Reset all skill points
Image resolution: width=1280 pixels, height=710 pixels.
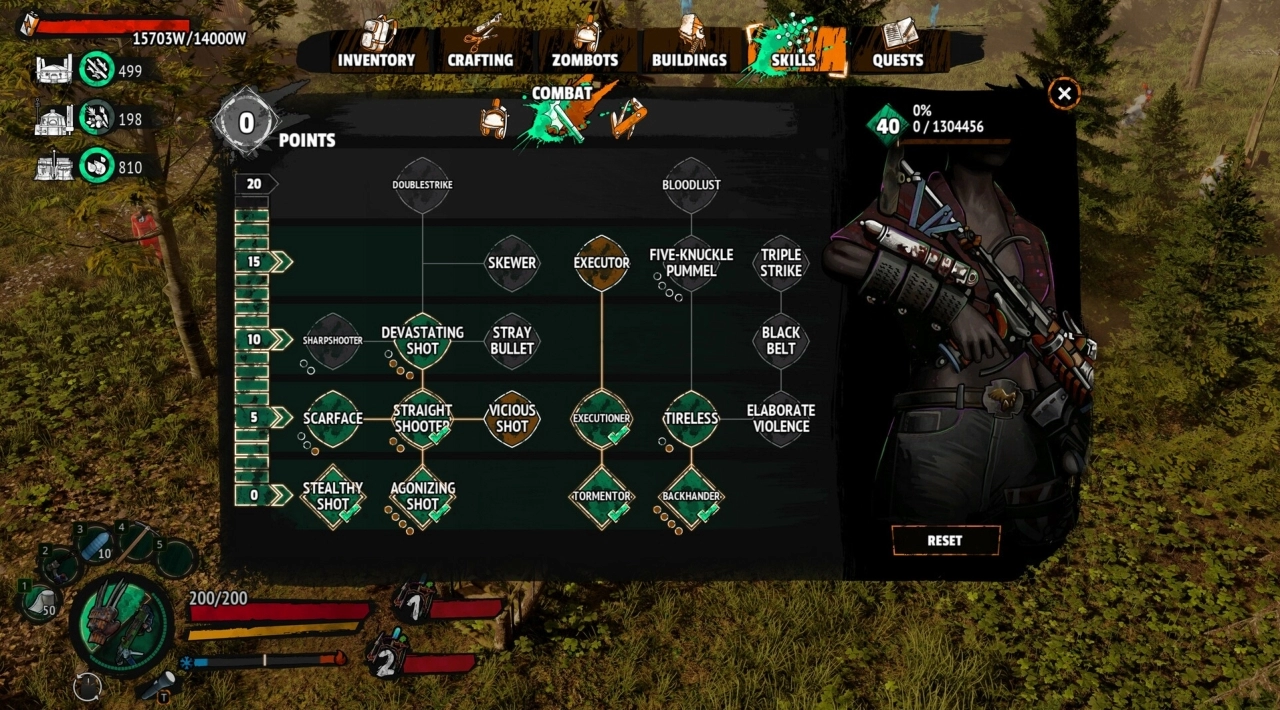pyautogui.click(x=945, y=540)
